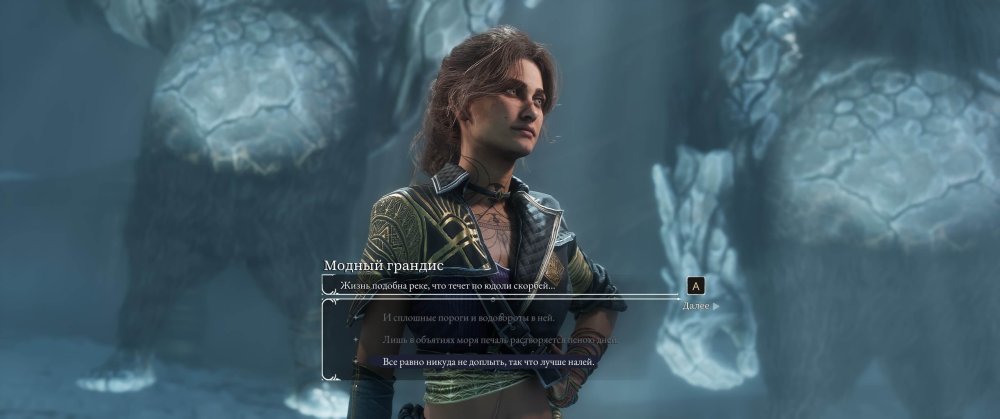Pick highlighted reply "Все равно никуда не доплыть"
The width and height of the screenshot is (1000, 419).
(x=489, y=362)
